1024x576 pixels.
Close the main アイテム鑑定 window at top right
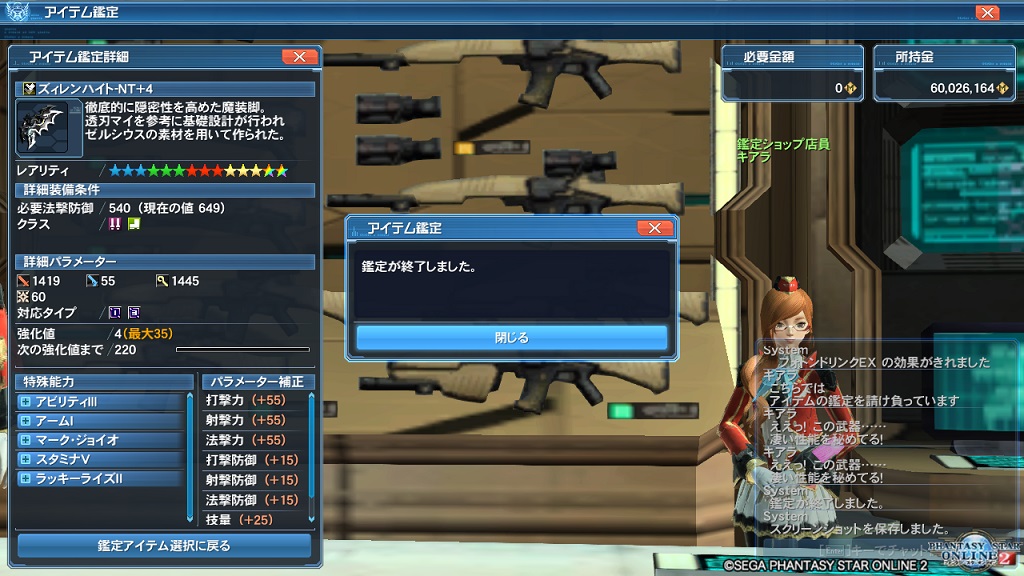[986, 13]
